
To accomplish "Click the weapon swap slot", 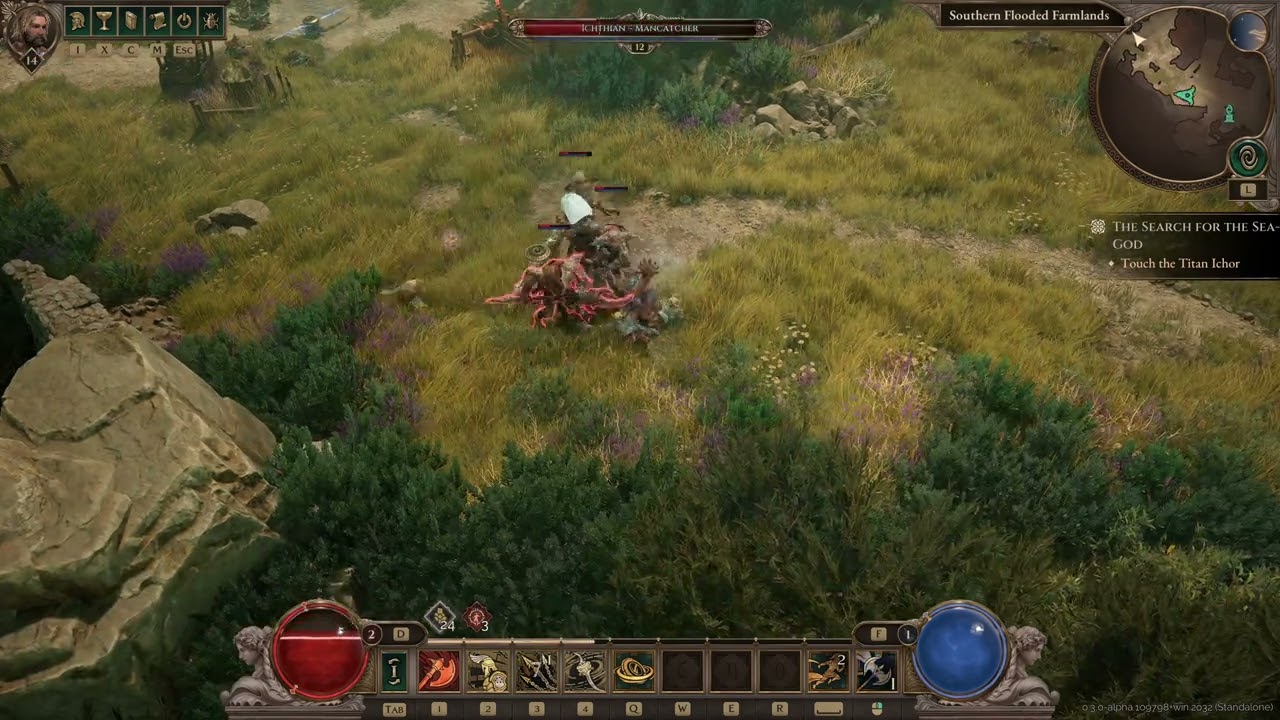I will (x=395, y=671).
